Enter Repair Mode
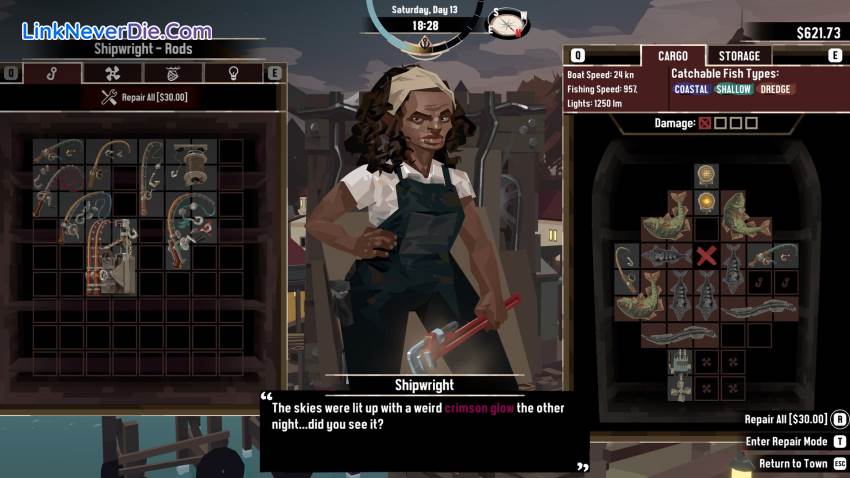The width and height of the screenshot is (850, 478). 786,441
